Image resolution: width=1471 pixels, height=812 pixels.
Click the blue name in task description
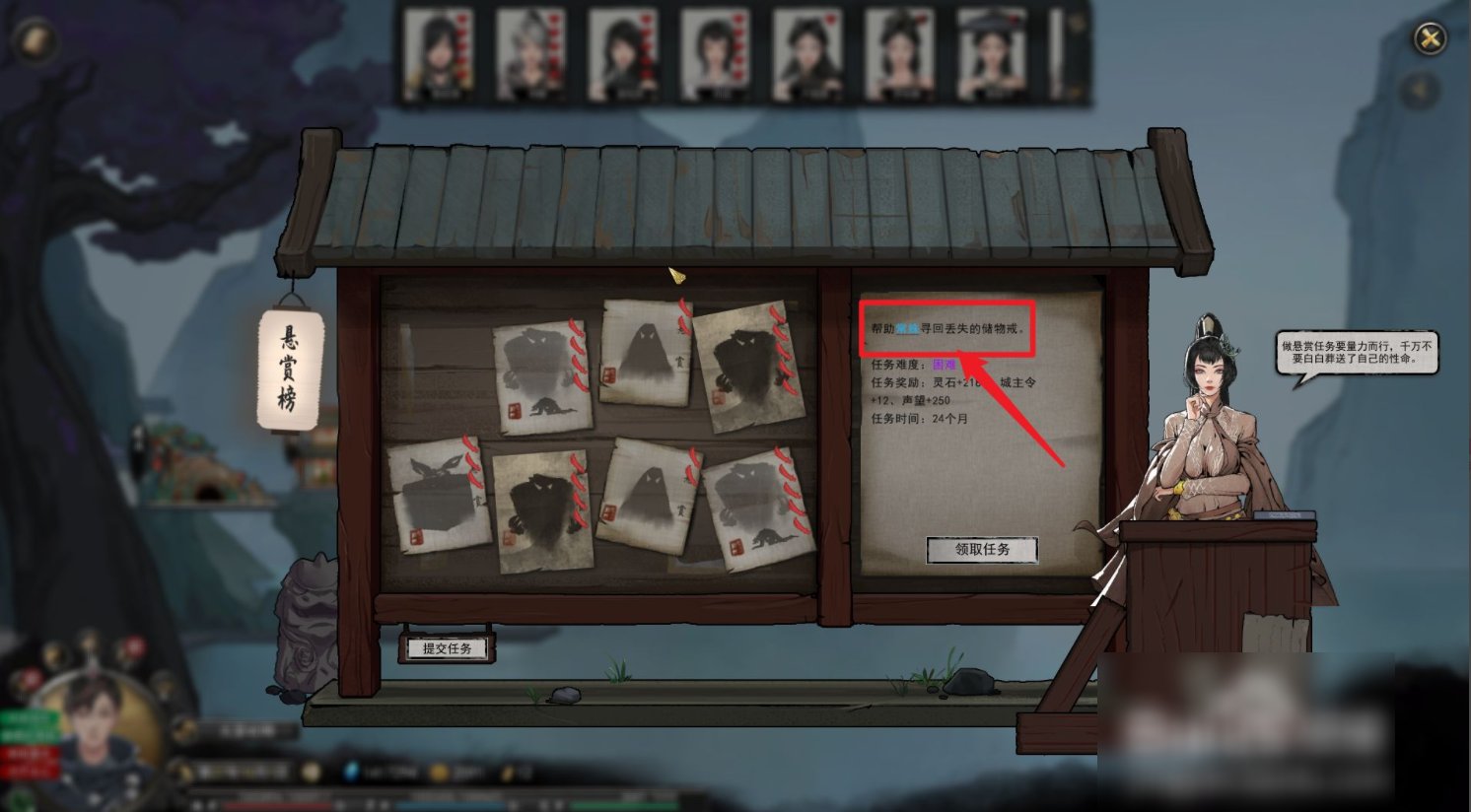point(907,328)
